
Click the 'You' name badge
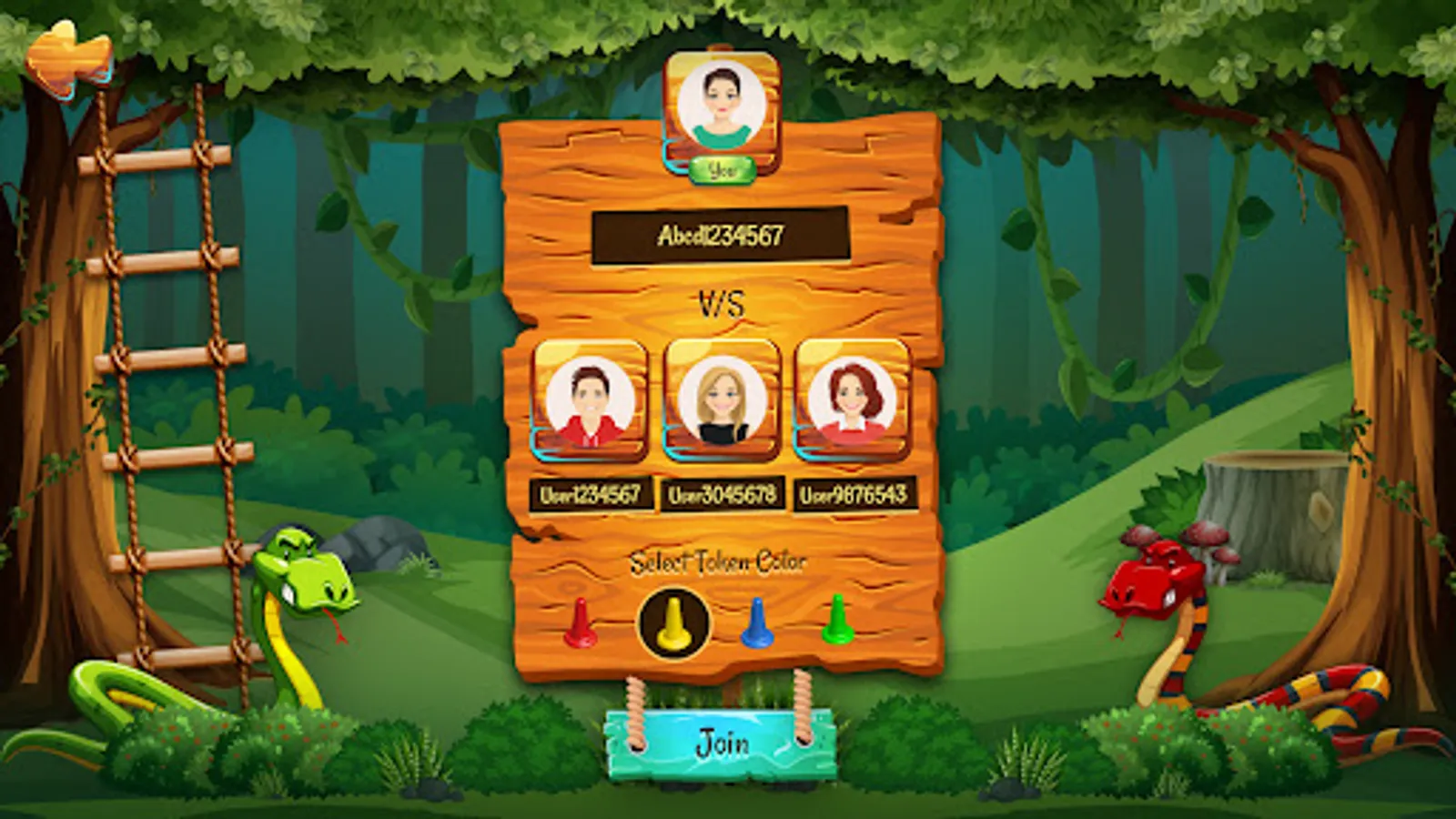pos(723,168)
